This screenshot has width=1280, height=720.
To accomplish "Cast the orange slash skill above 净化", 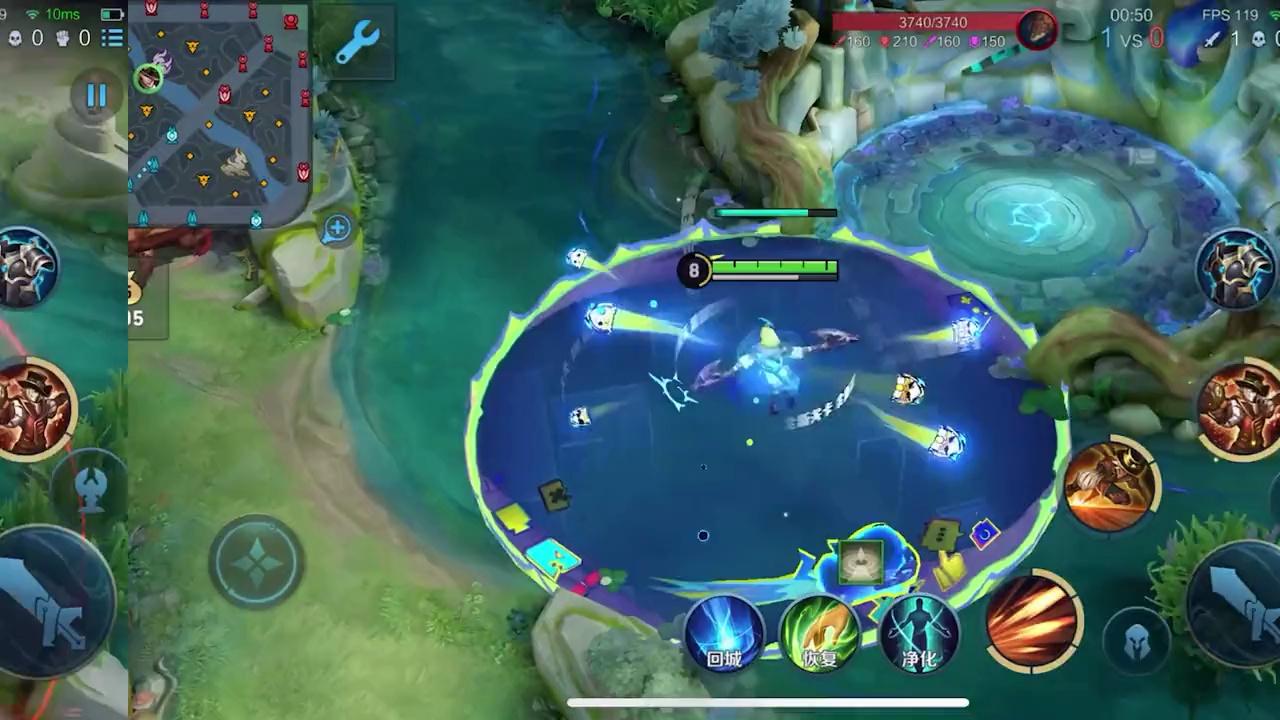I will [x=1032, y=620].
